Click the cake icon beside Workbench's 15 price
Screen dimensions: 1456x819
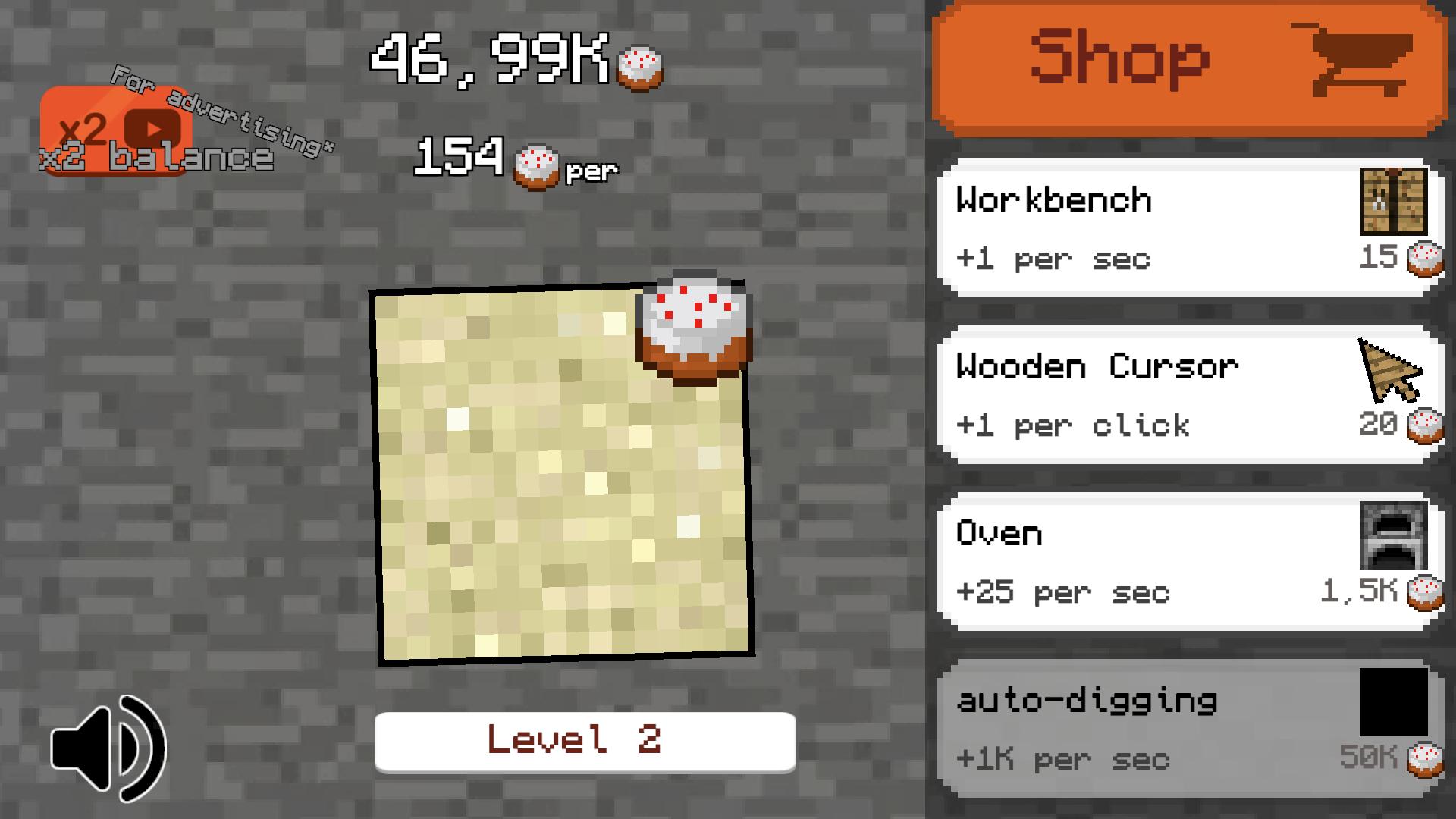pyautogui.click(x=1426, y=258)
